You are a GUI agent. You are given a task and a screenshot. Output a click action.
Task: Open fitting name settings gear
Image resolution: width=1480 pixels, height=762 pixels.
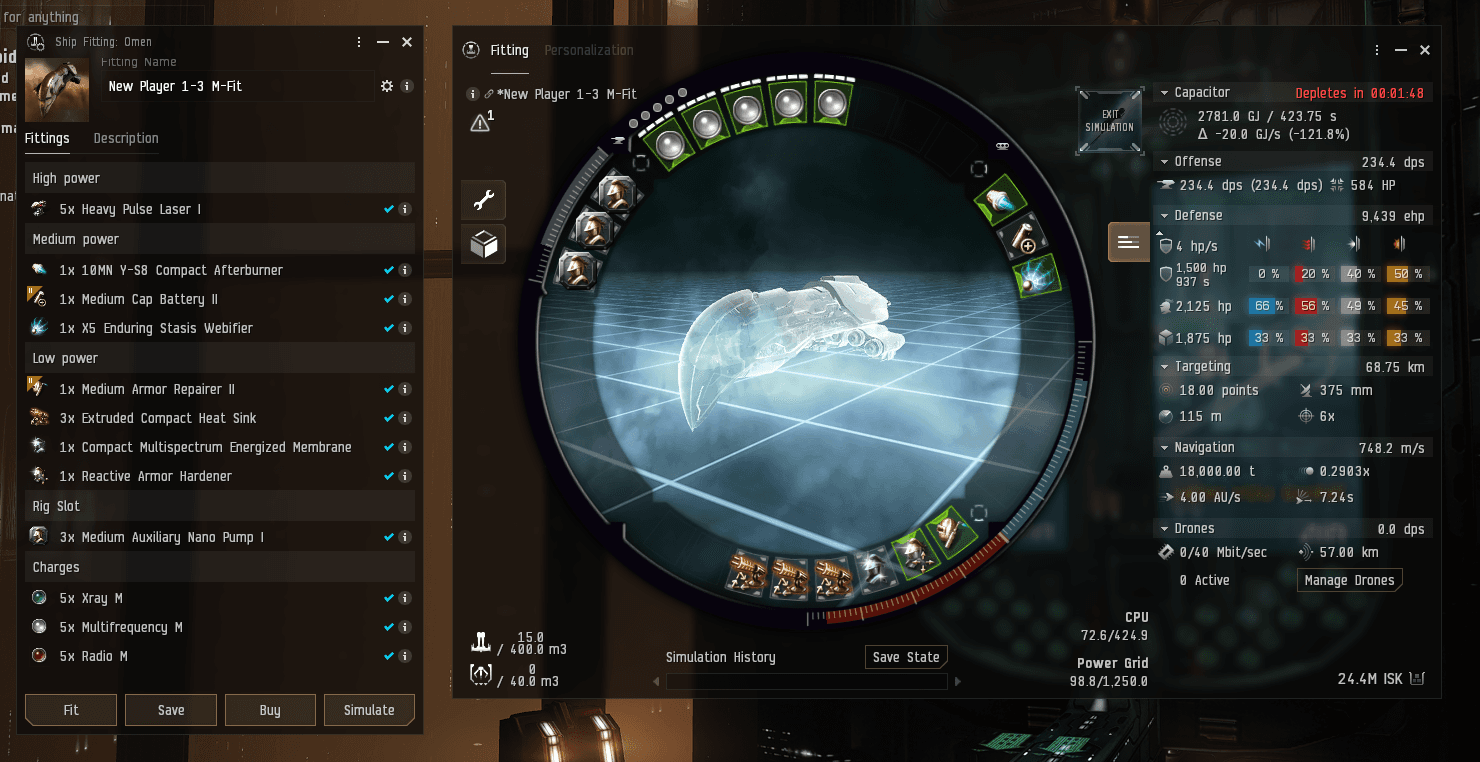[x=387, y=86]
